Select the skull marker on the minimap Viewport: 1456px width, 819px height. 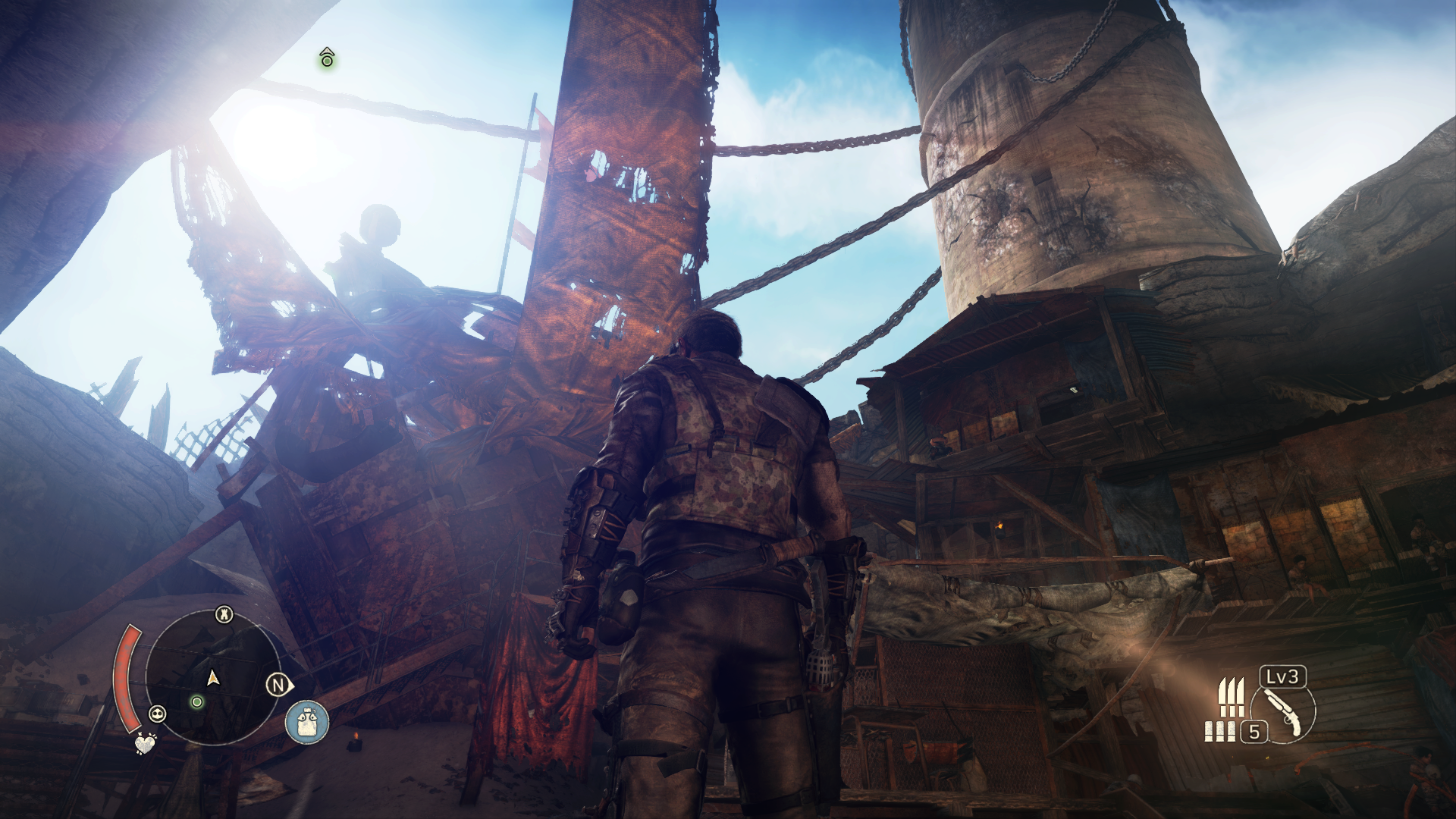(x=158, y=713)
